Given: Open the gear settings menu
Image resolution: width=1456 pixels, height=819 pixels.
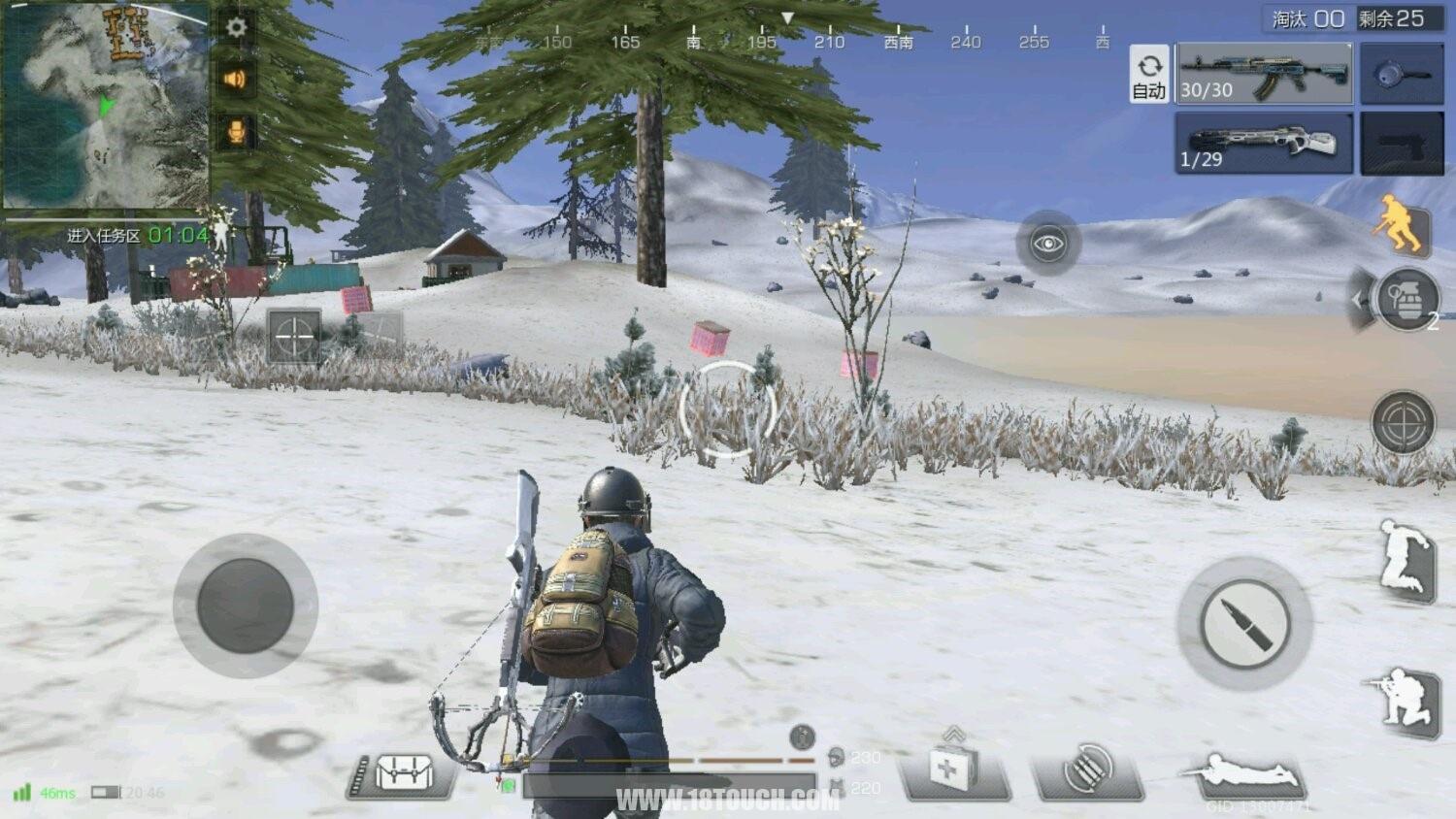Looking at the screenshot, I should point(236,27).
